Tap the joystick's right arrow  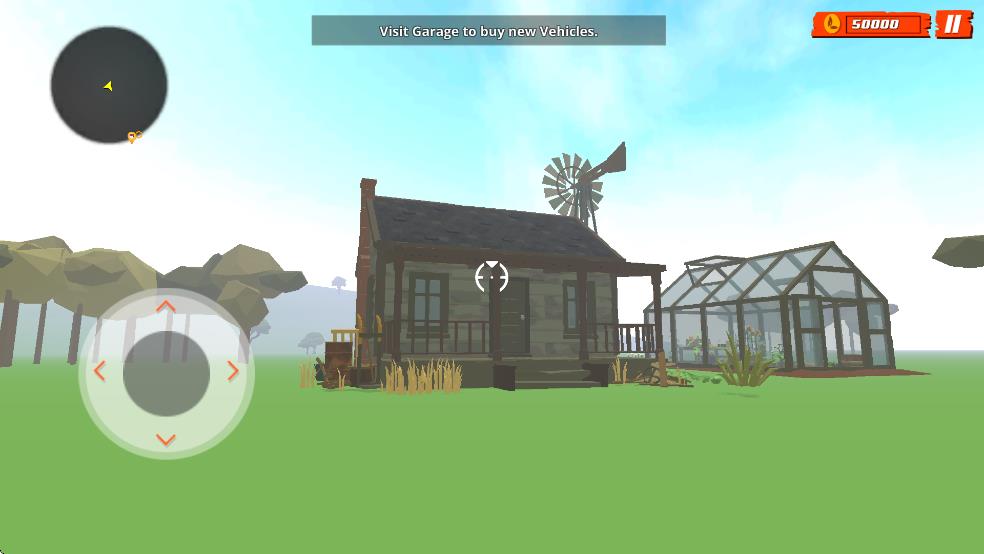click(233, 372)
